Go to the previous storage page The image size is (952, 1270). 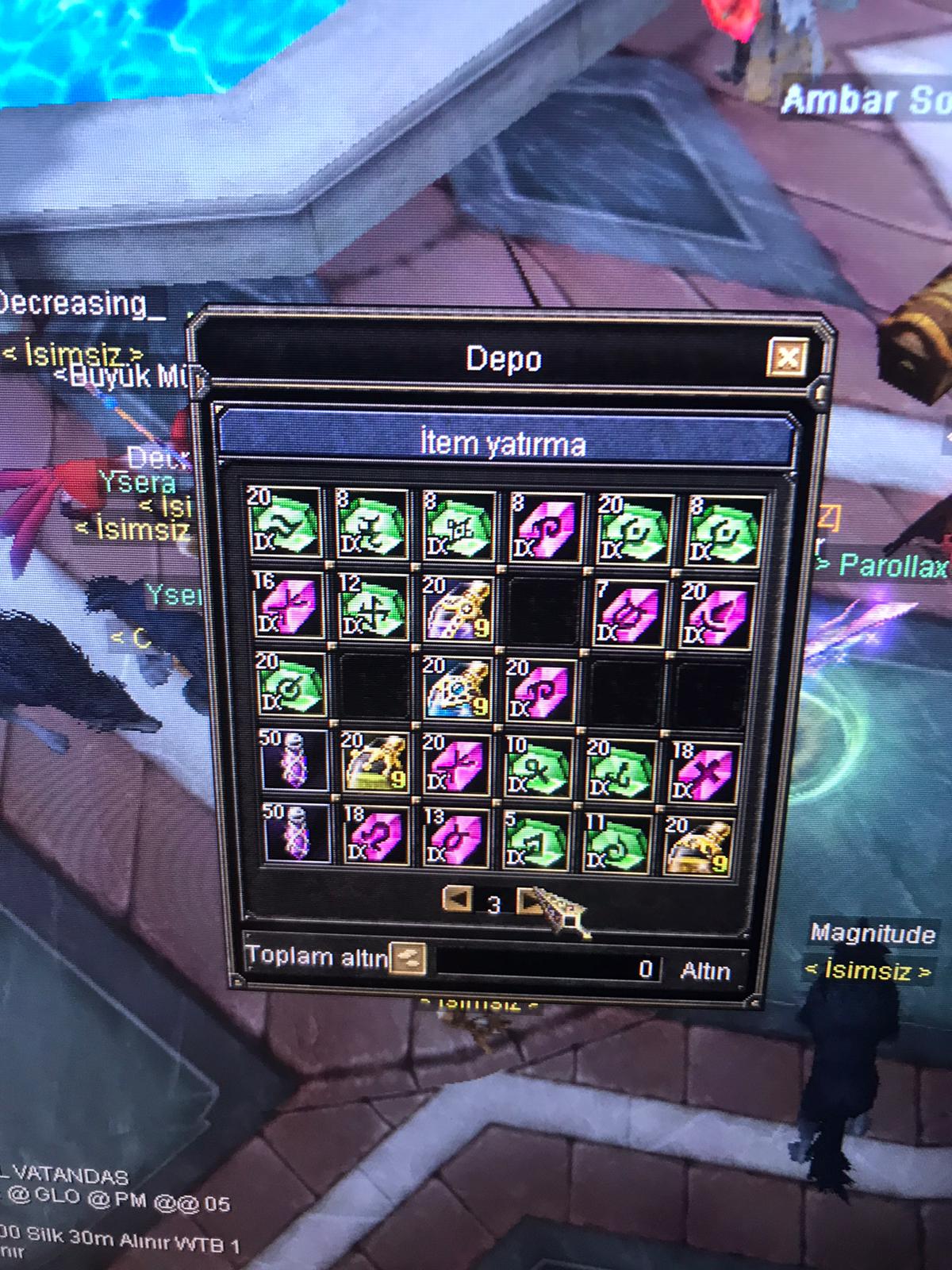tap(456, 900)
